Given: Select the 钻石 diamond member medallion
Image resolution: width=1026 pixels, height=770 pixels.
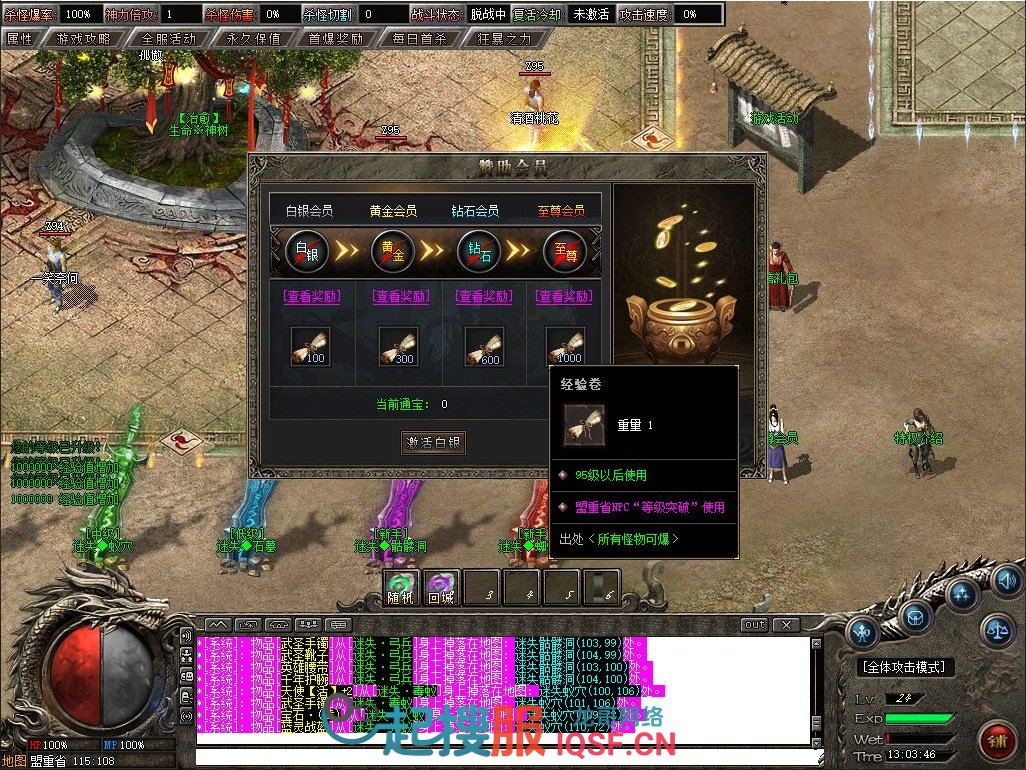Looking at the screenshot, I should (479, 250).
